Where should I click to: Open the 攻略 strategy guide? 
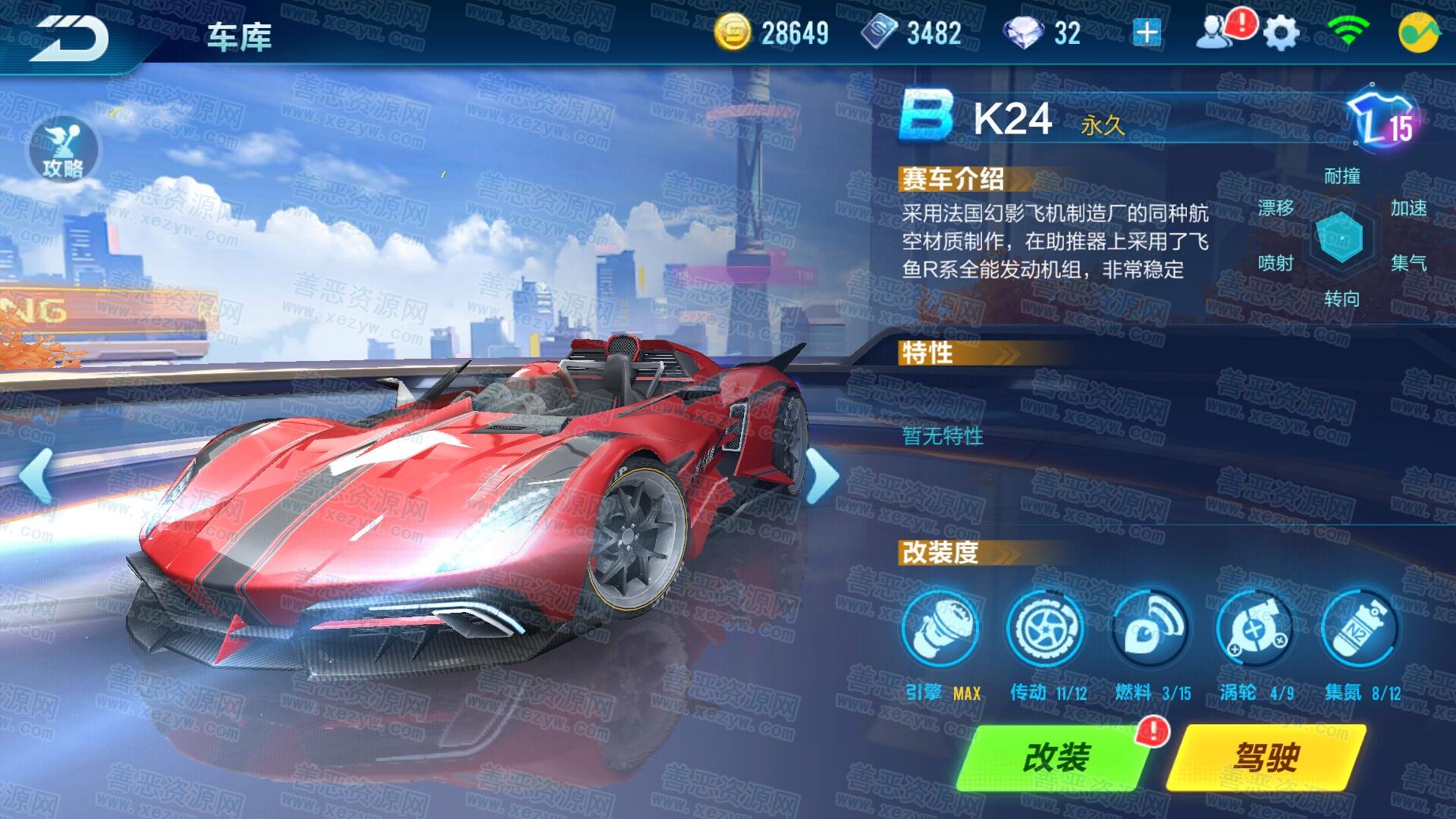pos(64,150)
